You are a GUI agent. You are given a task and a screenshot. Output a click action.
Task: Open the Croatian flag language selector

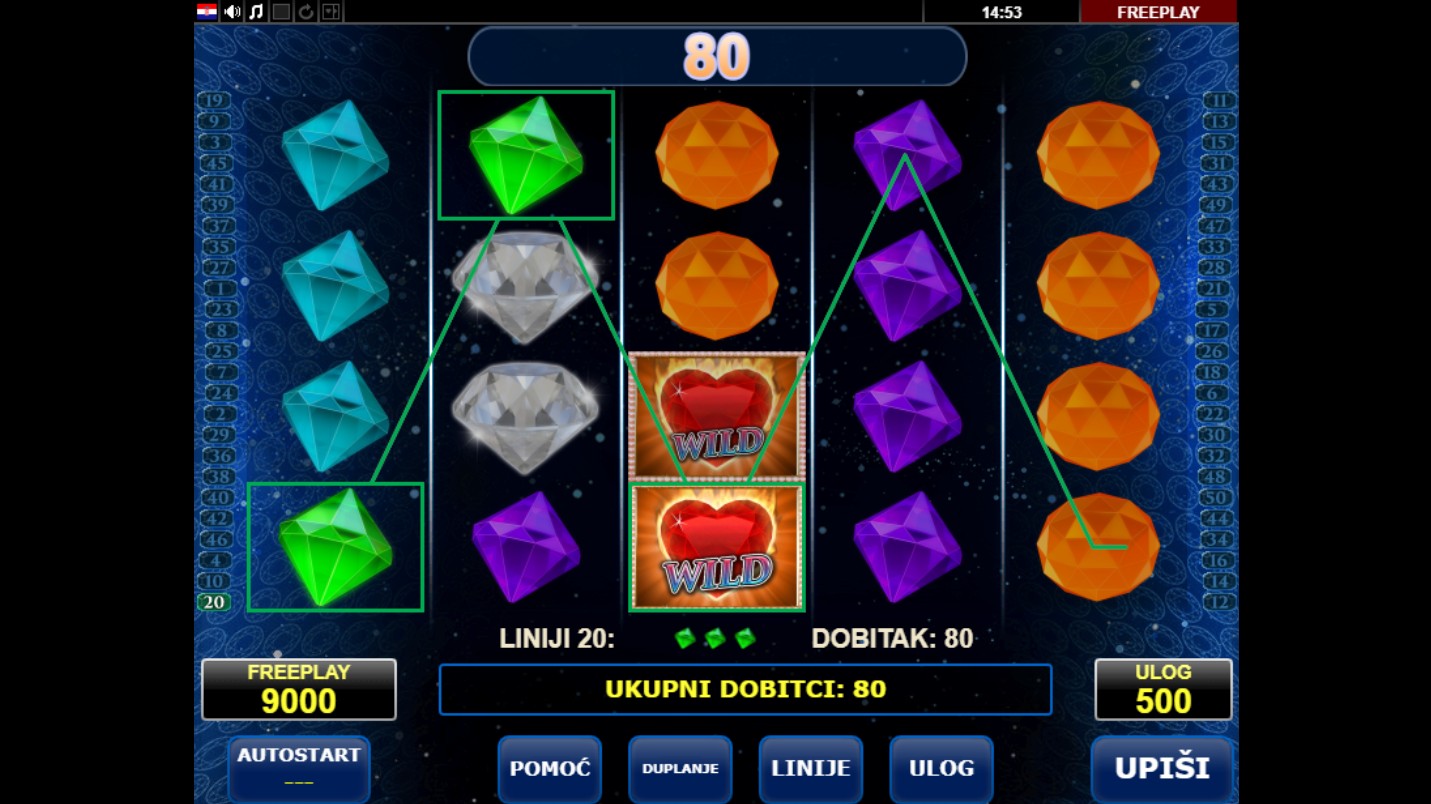[x=207, y=12]
